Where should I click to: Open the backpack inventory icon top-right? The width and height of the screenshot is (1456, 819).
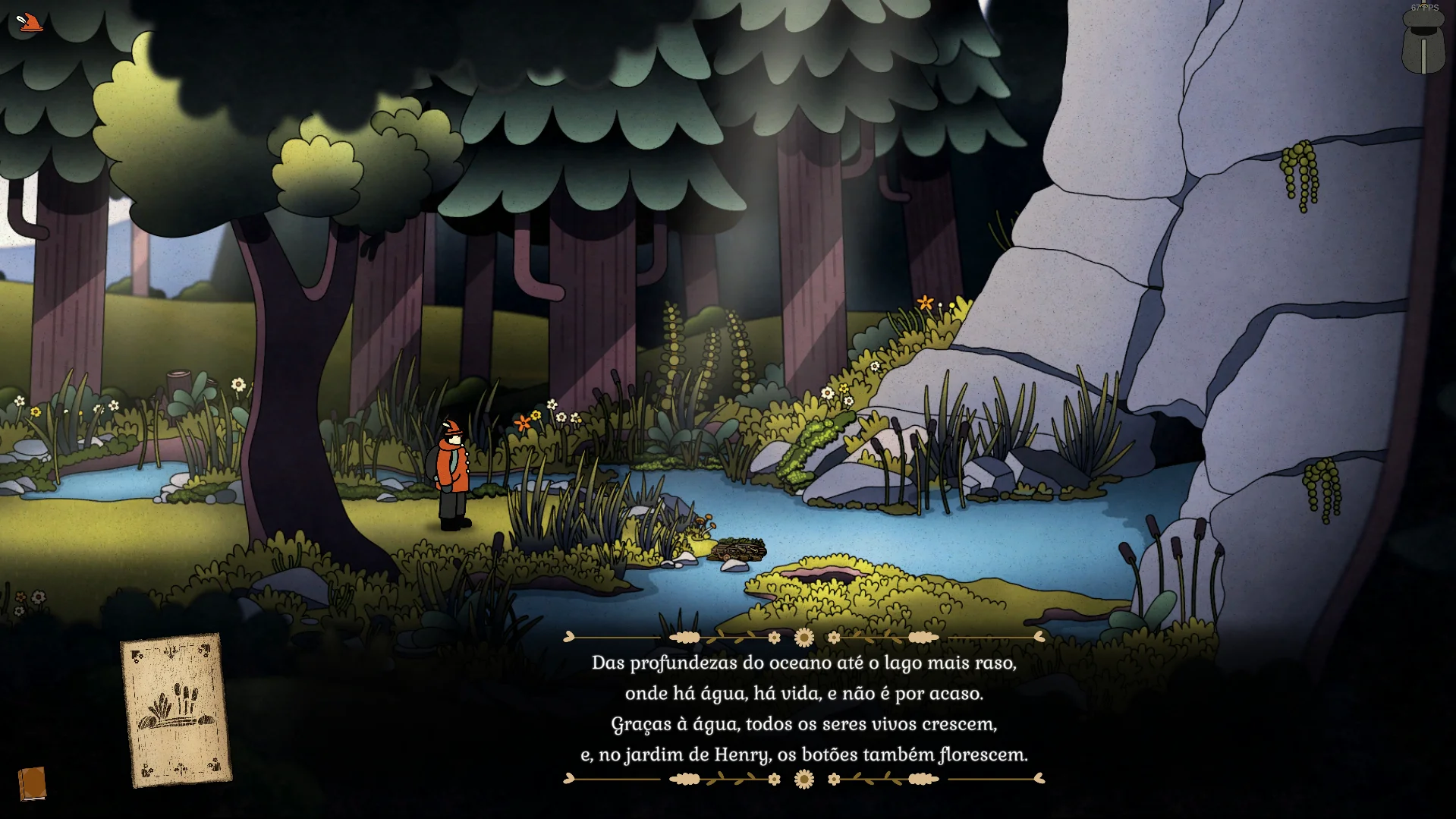1423,46
